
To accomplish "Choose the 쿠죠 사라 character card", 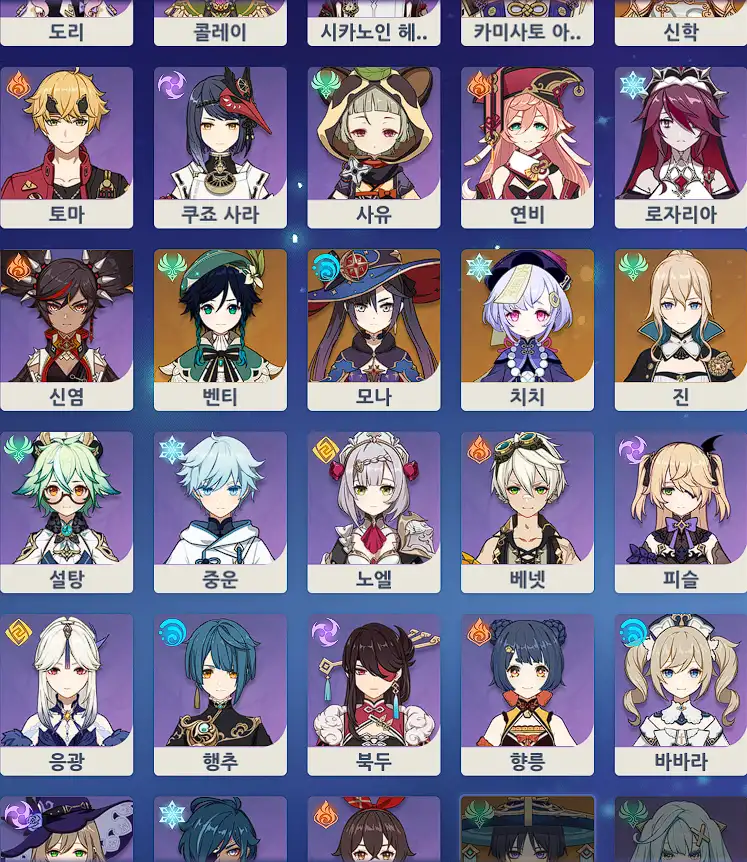I will click(220, 147).
